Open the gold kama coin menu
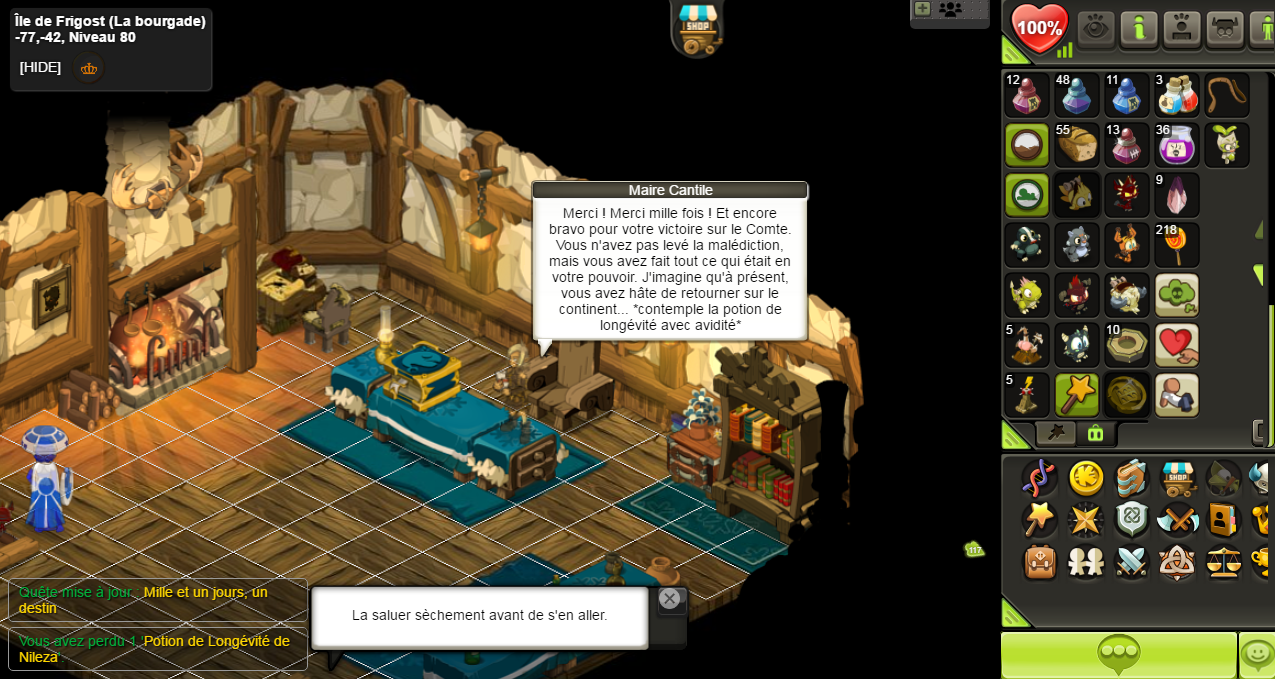The width and height of the screenshot is (1275, 679). point(1086,478)
